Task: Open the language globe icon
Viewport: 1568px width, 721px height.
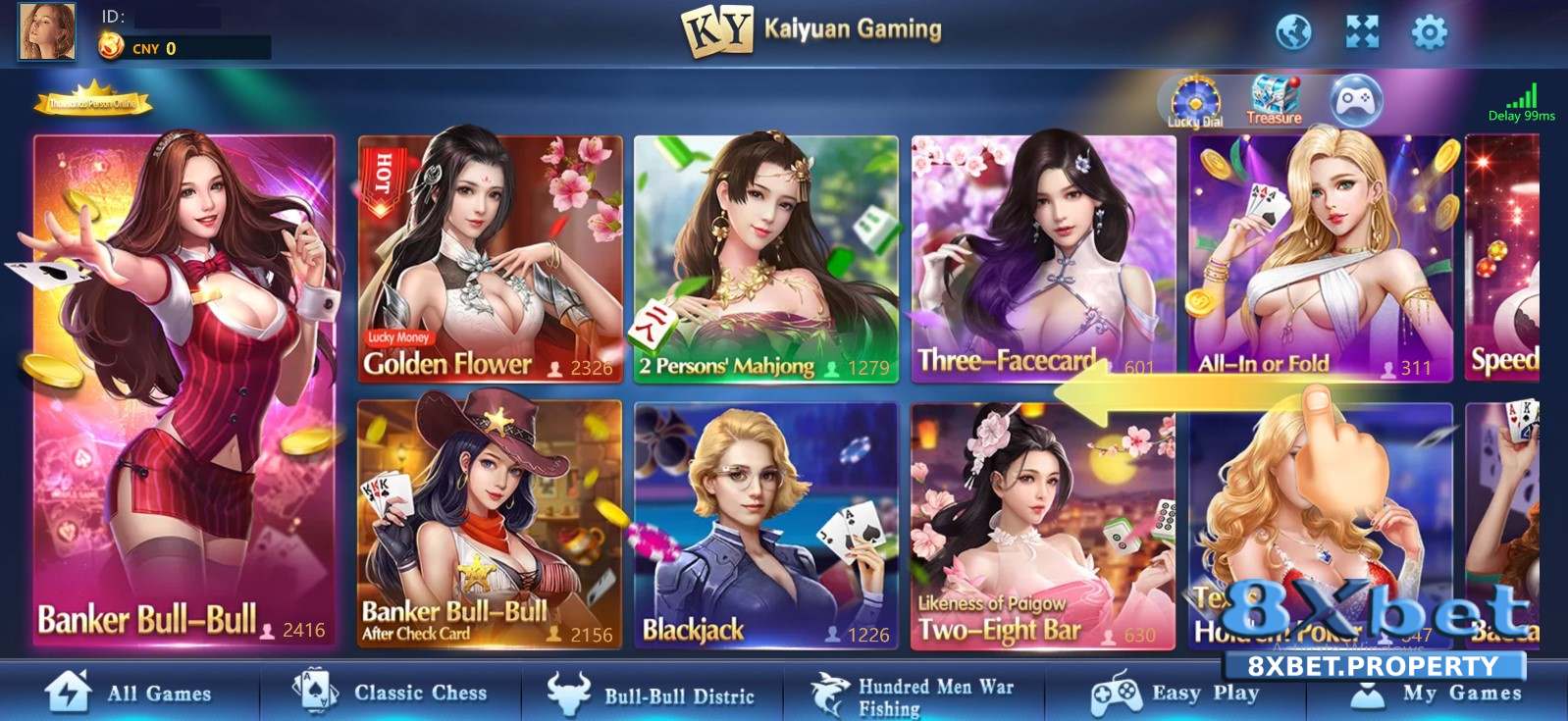Action: click(x=1297, y=30)
